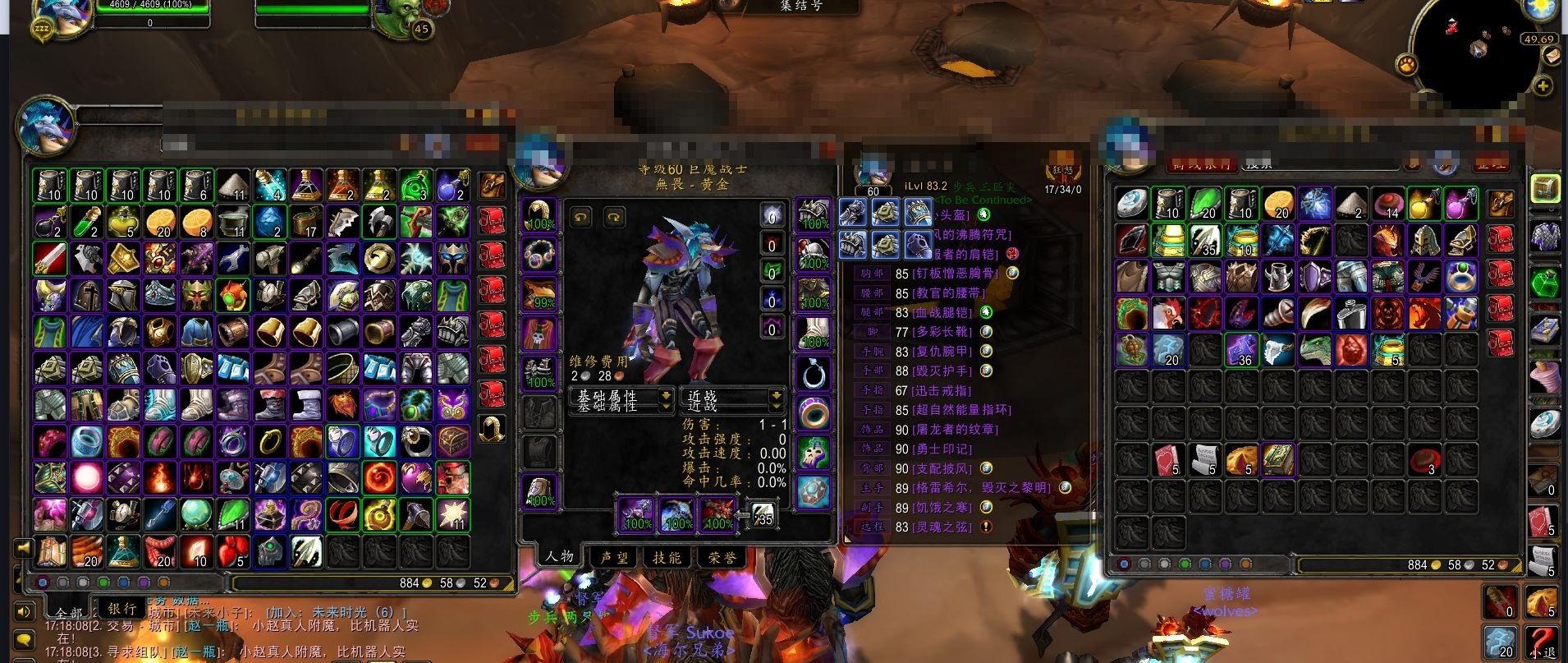
Task: Click the 银行 chat tab
Action: [x=121, y=609]
